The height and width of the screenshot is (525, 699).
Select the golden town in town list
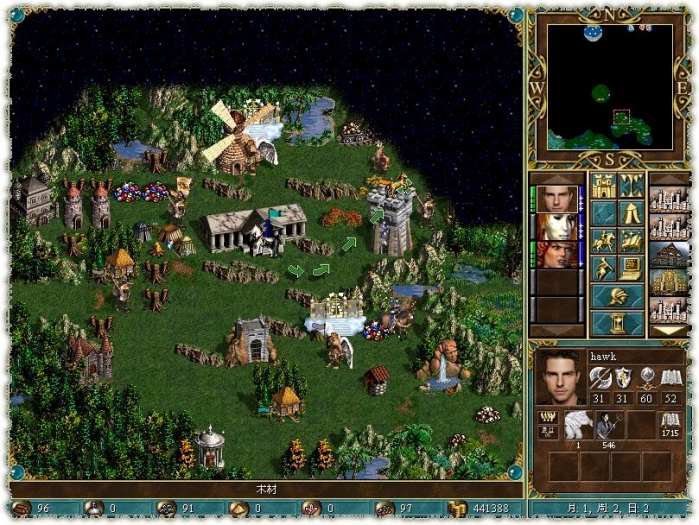(668, 282)
